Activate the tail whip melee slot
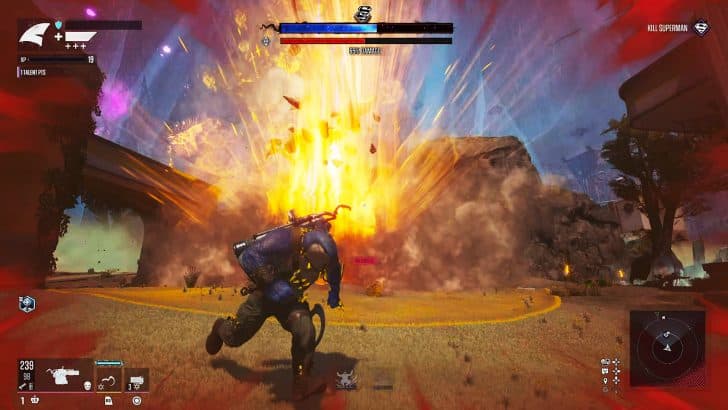This screenshot has height=410, width=728. point(108,380)
